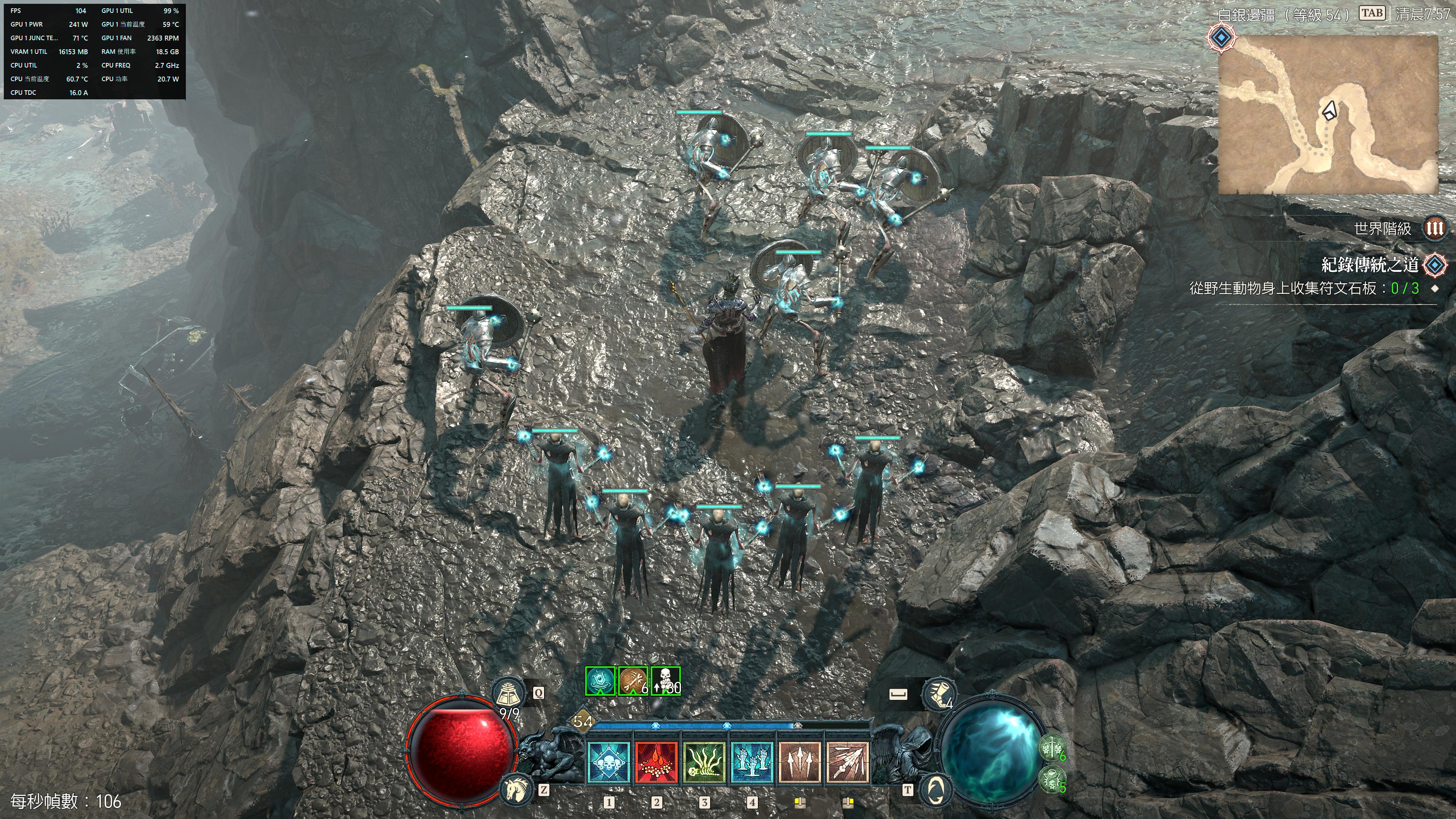Click the 世界階級 world tier emblem
Viewport: 1456px width, 819px height.
pos(1434,228)
